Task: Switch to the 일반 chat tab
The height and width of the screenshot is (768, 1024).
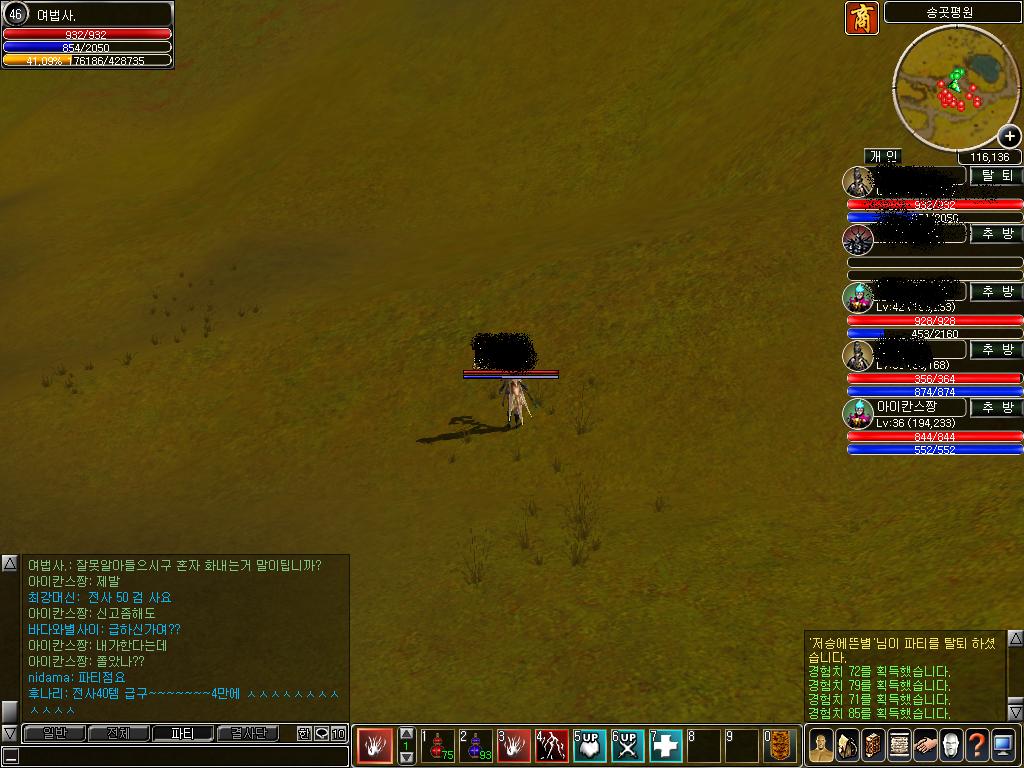Action: (55, 733)
